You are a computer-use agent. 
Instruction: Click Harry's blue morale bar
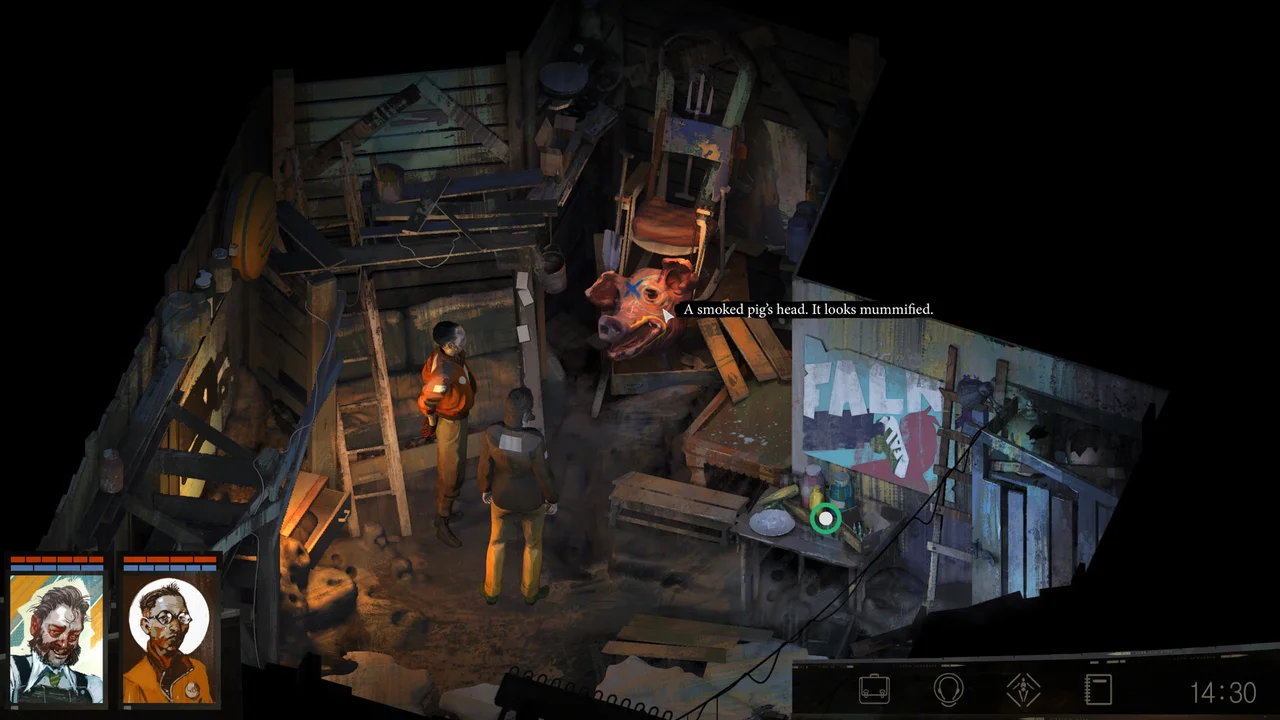(x=57, y=567)
